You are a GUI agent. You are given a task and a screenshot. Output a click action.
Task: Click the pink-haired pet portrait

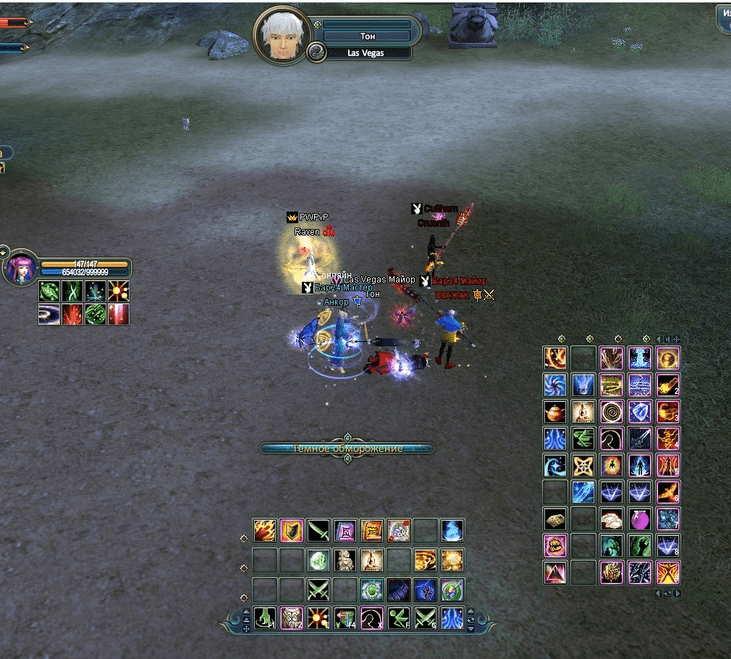point(19,269)
